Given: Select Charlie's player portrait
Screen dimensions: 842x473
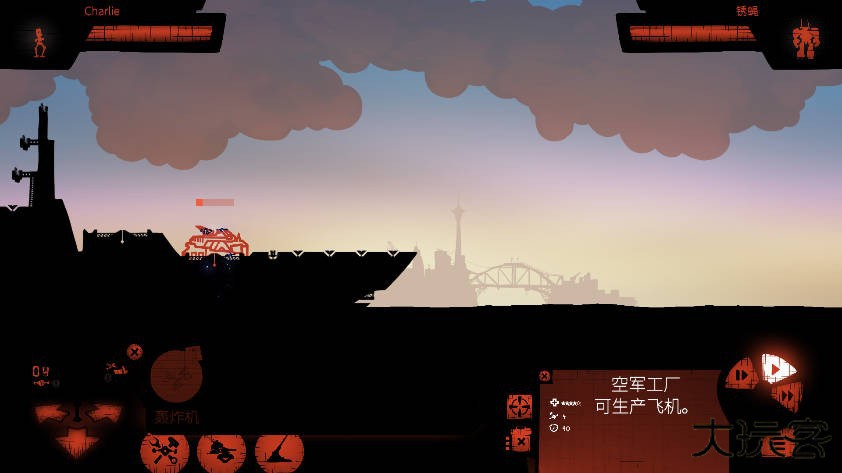Looking at the screenshot, I should click(x=40, y=42).
